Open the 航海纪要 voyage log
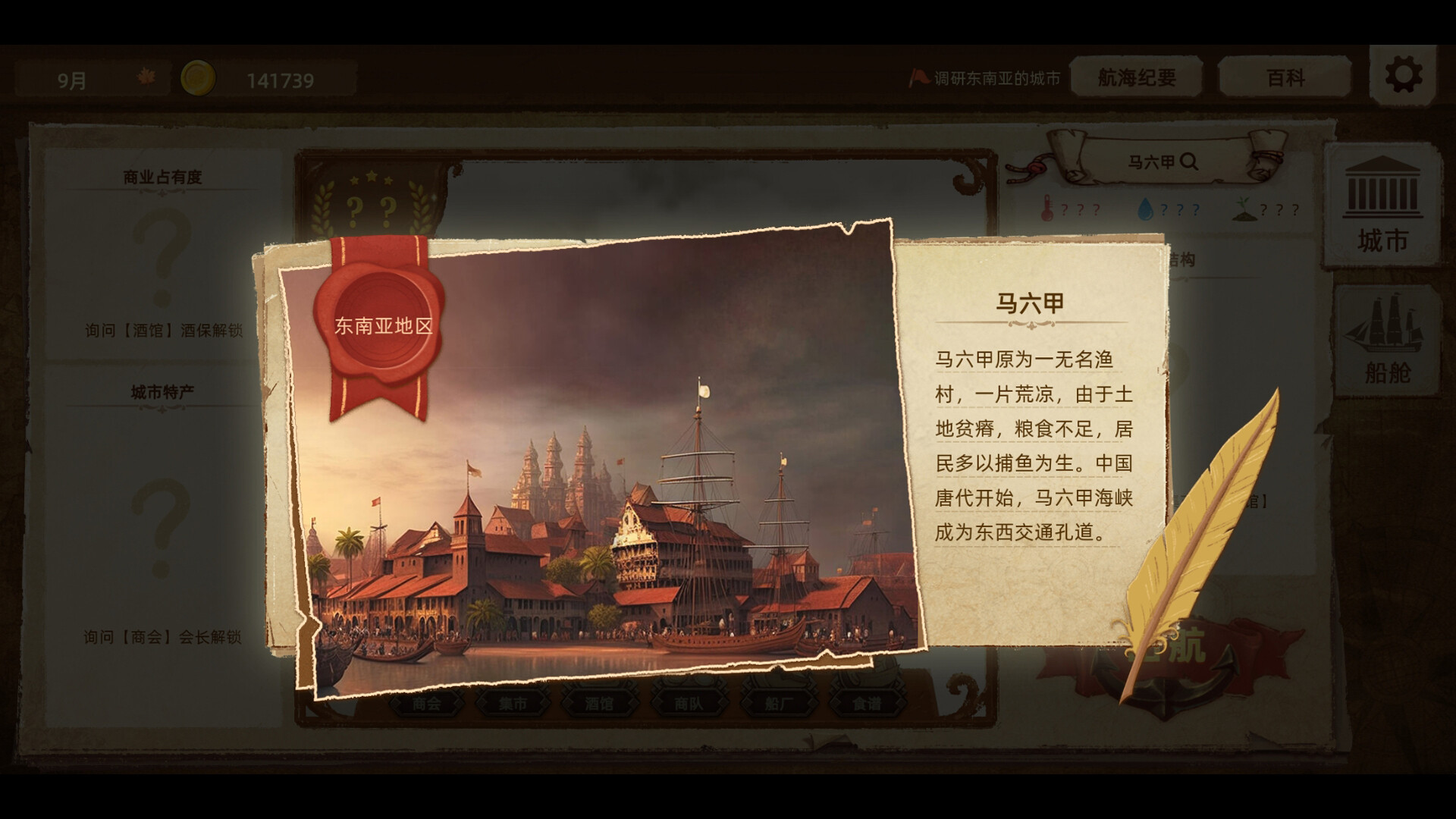Screen dimensions: 1456x819 [1135, 77]
